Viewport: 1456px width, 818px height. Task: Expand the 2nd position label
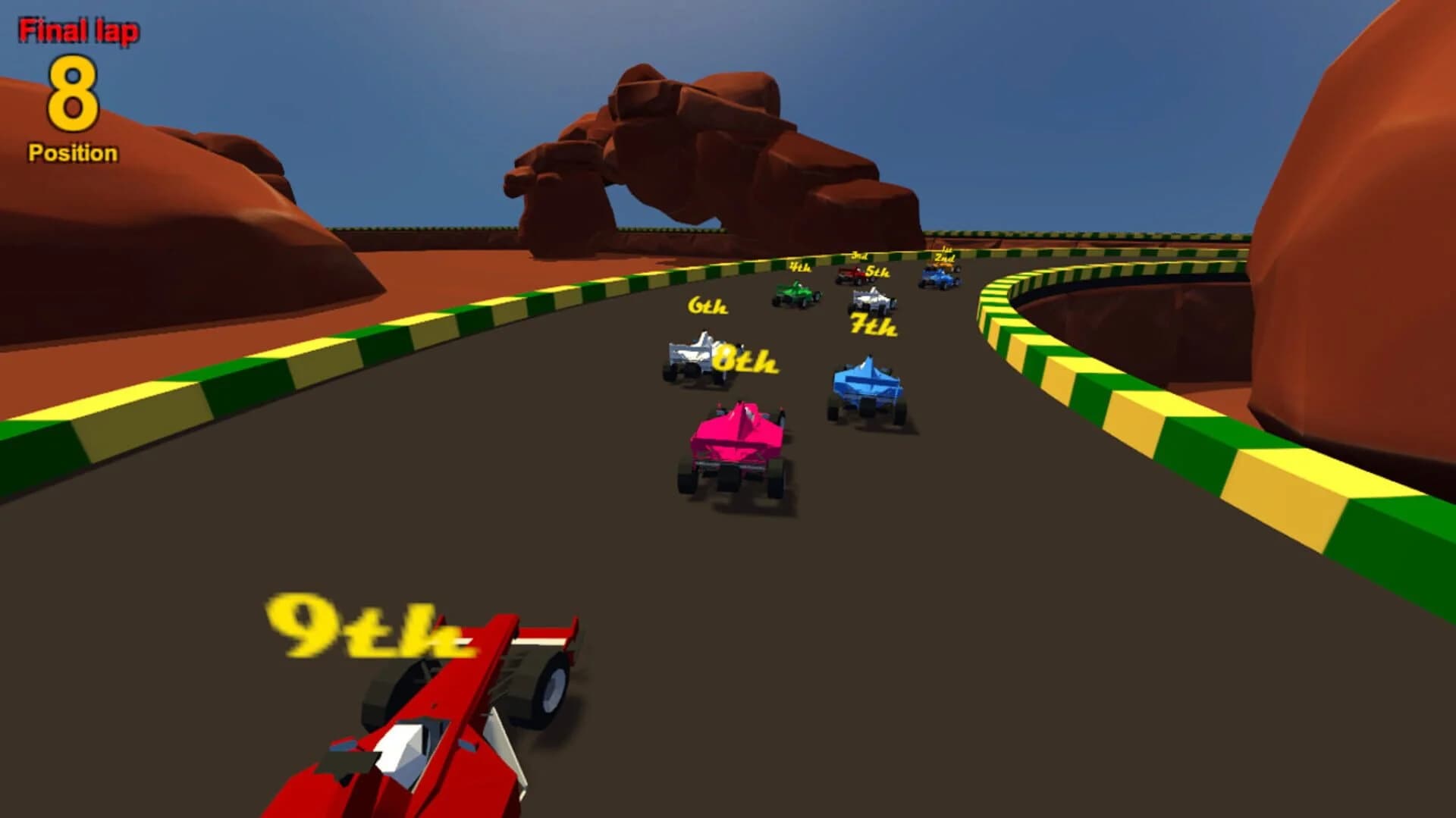(x=943, y=260)
